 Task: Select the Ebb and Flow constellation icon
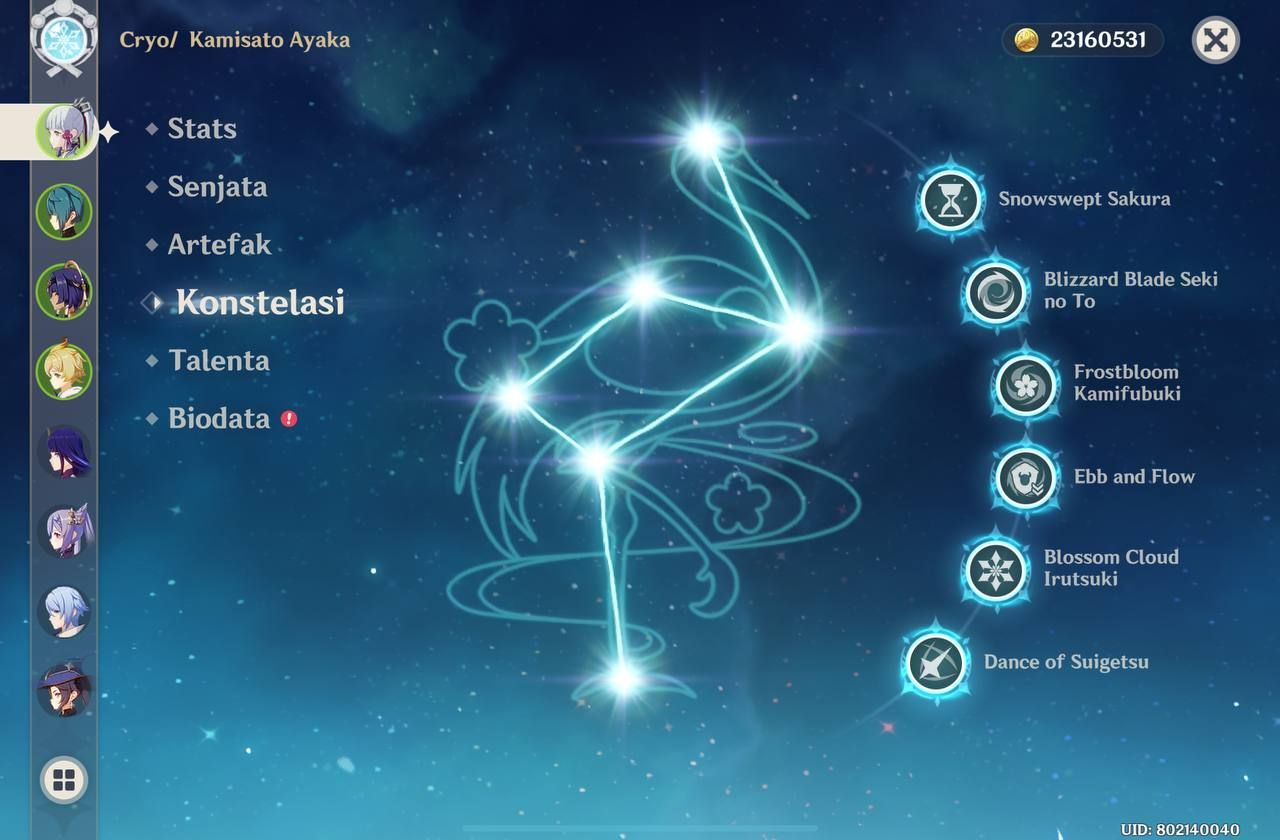point(1025,477)
